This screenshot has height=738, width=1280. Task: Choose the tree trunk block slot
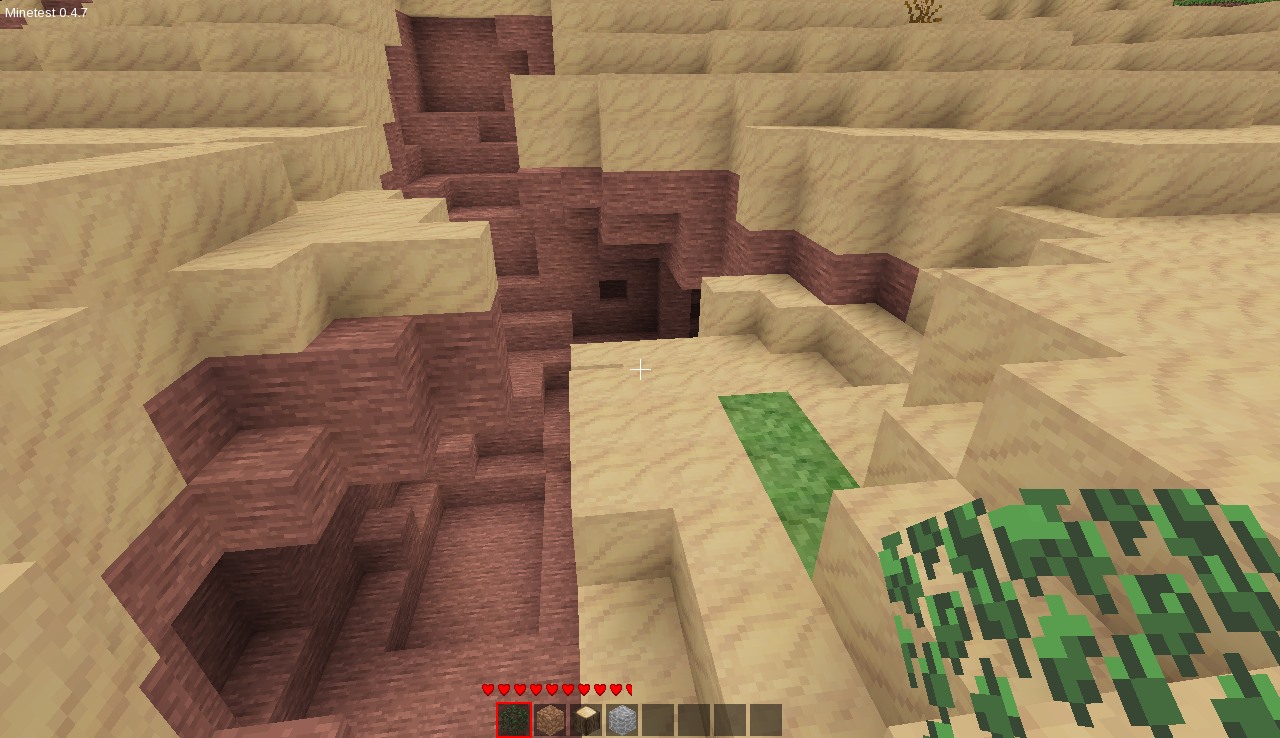586,720
